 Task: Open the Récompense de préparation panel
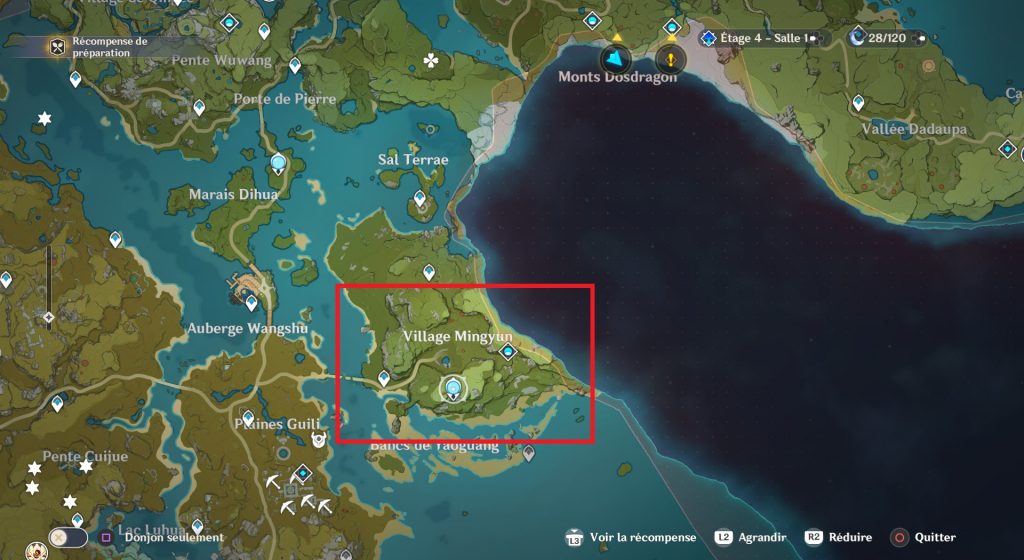click(x=58, y=46)
